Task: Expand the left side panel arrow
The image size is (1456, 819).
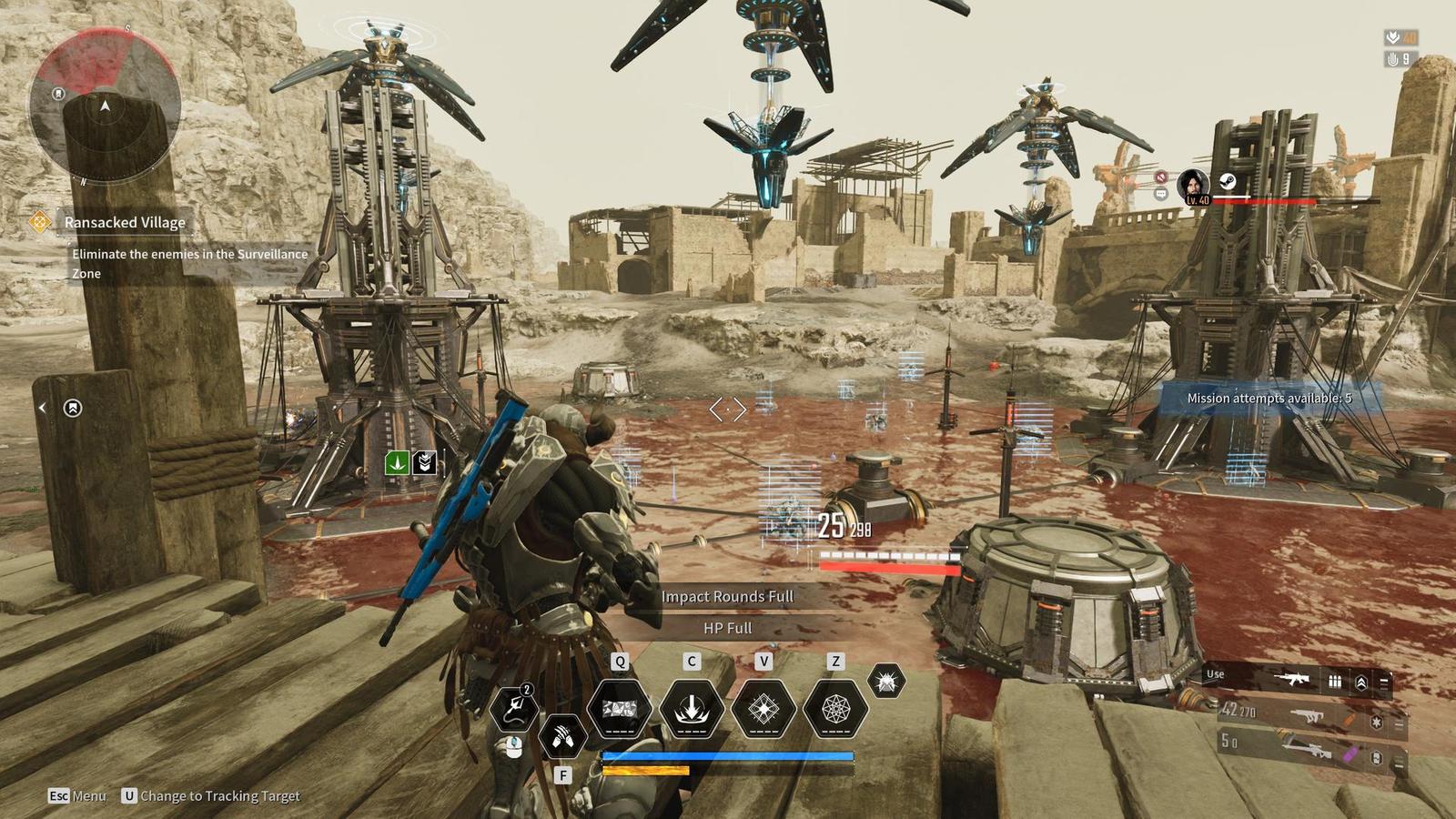Action: pos(42,408)
